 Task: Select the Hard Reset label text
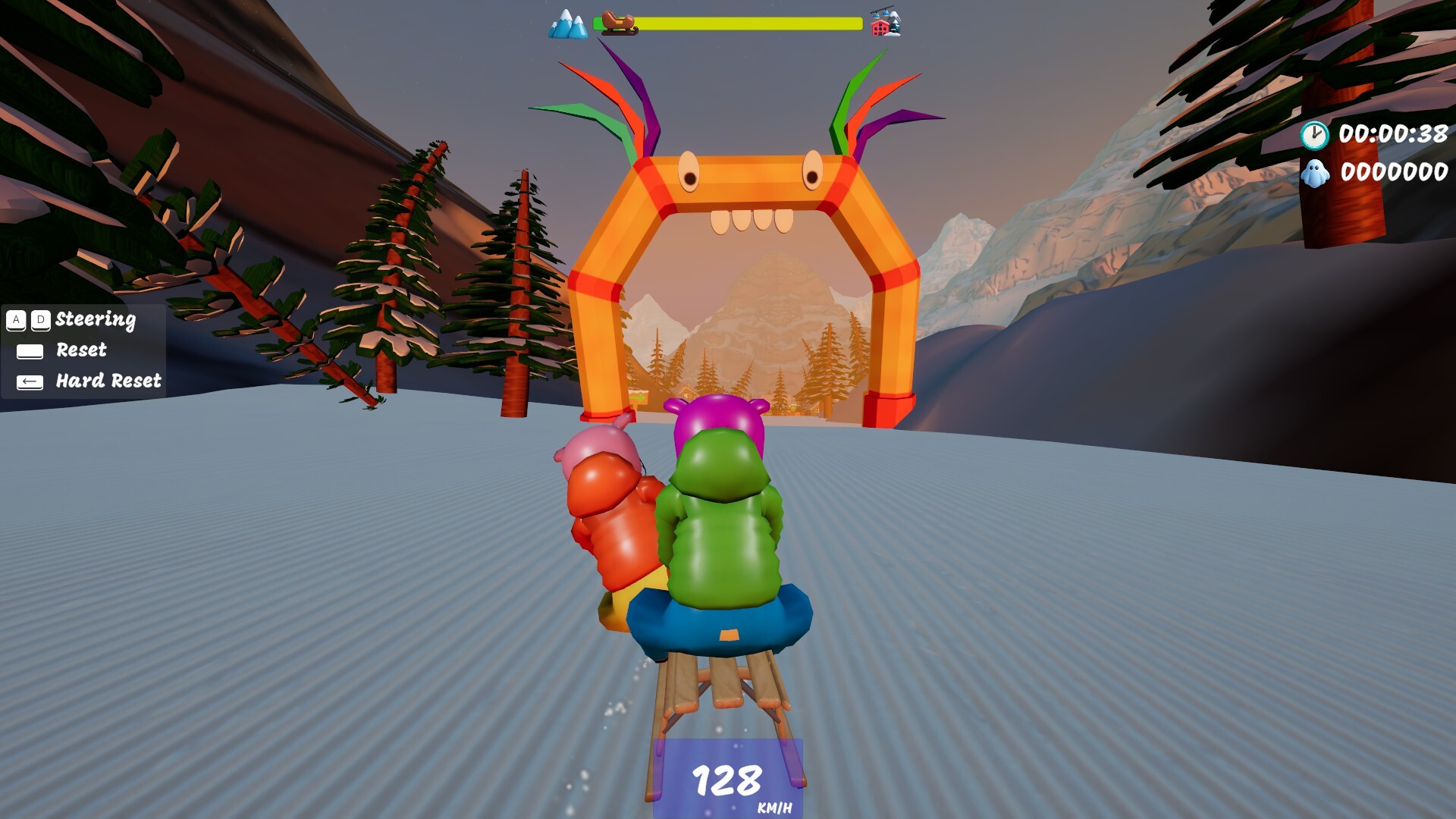(107, 381)
